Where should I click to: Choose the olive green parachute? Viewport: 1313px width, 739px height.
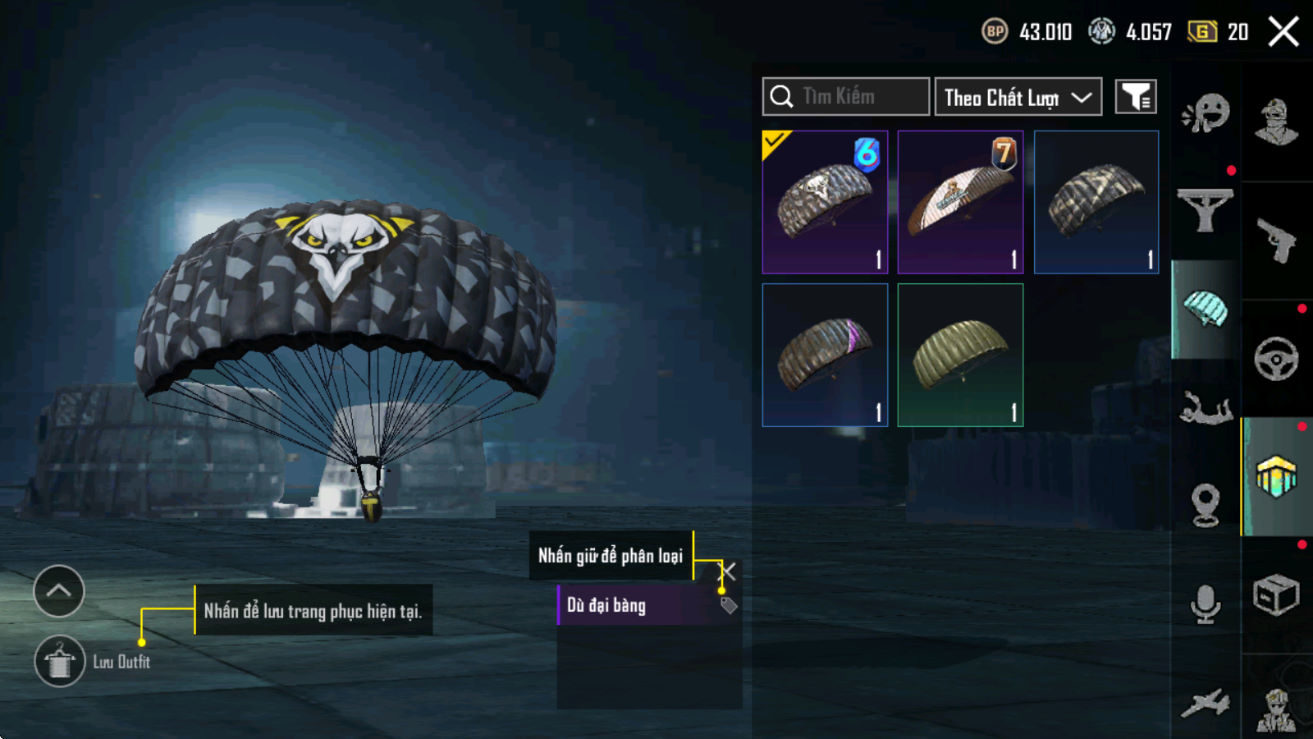pos(960,355)
